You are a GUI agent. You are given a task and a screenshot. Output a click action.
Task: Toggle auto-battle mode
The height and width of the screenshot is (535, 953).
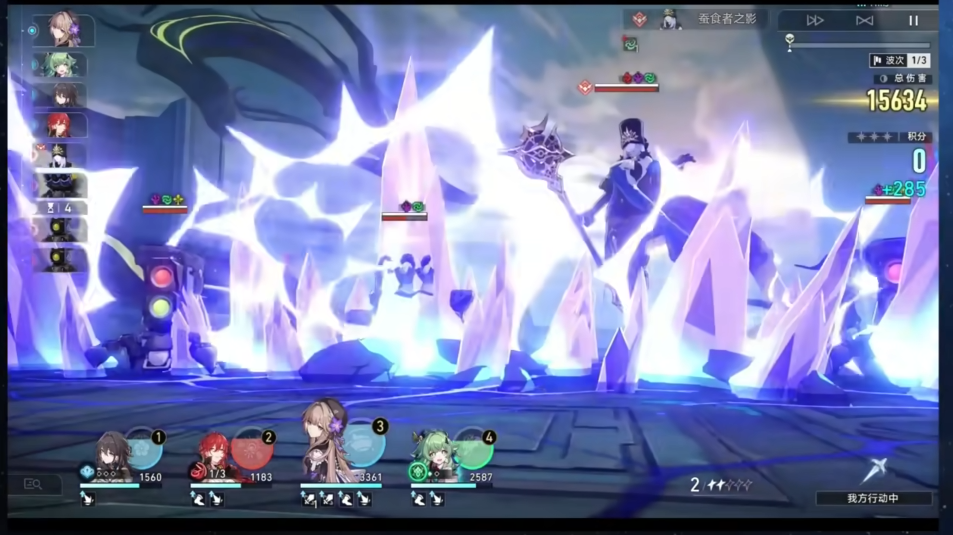click(x=864, y=20)
